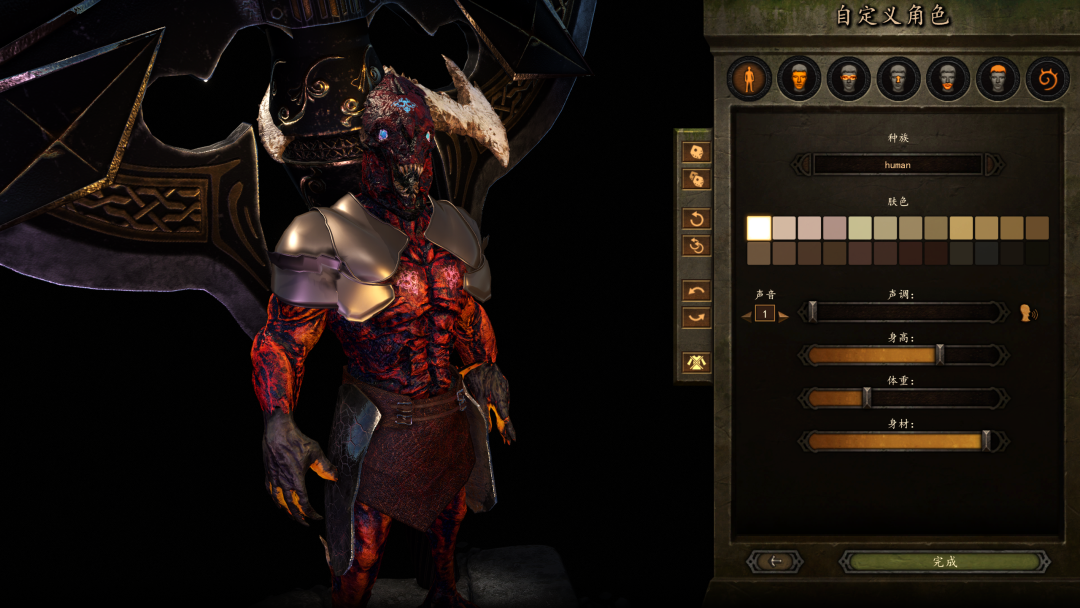Switch to the mouth customization tab
This screenshot has height=608, width=1080.
click(x=948, y=78)
